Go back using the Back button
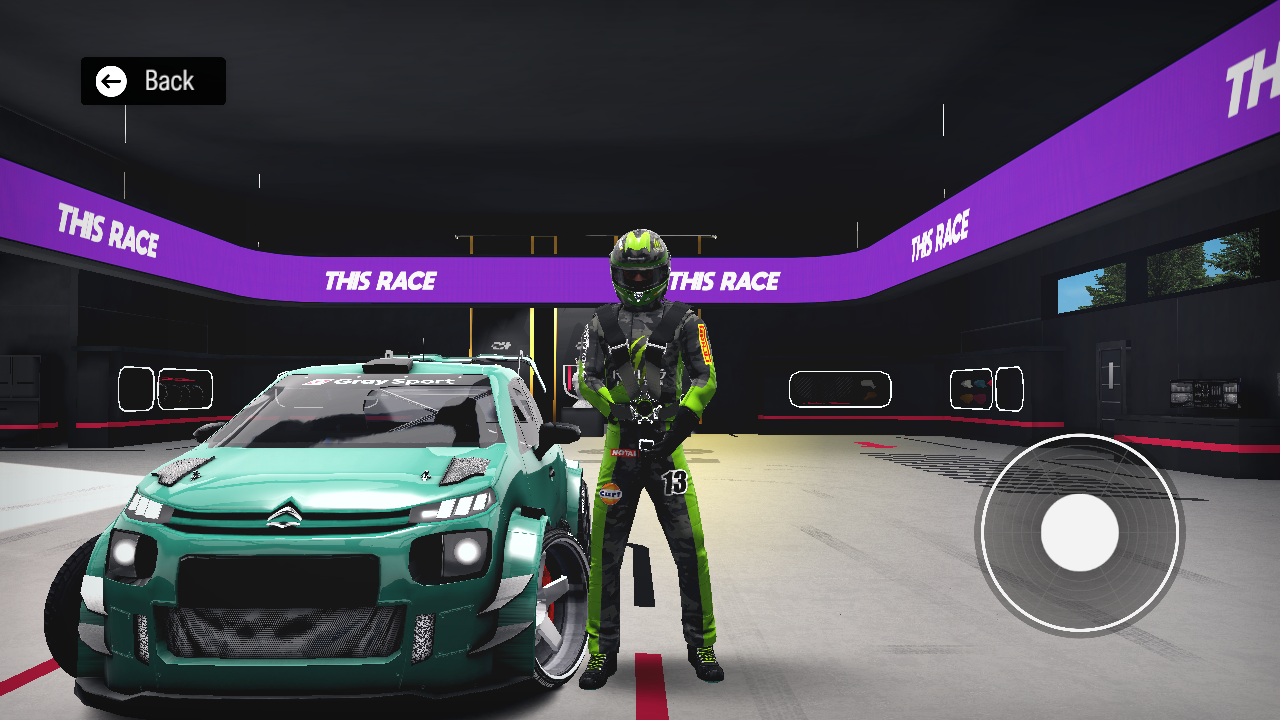The height and width of the screenshot is (720, 1280). 153,81
